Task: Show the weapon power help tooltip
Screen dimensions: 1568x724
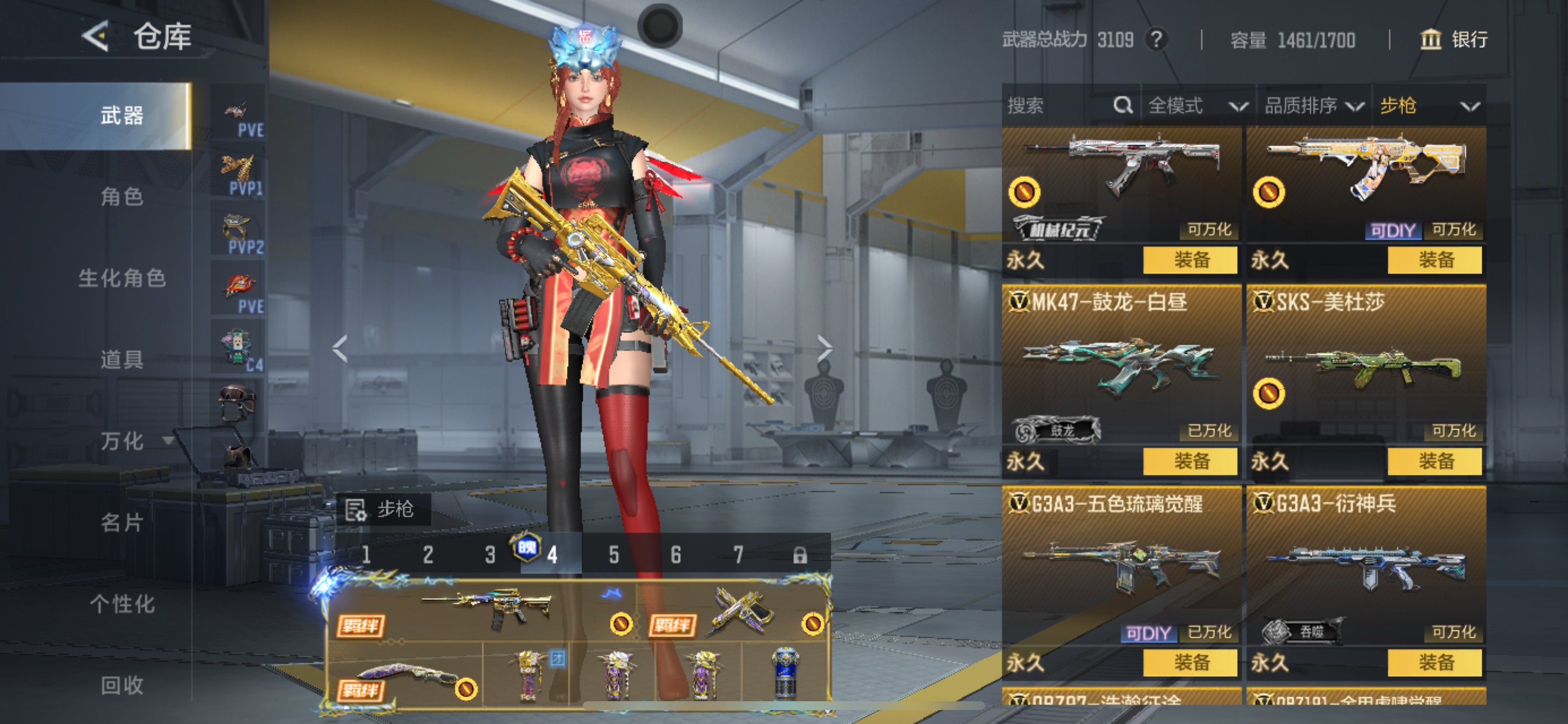Action: click(x=1156, y=40)
